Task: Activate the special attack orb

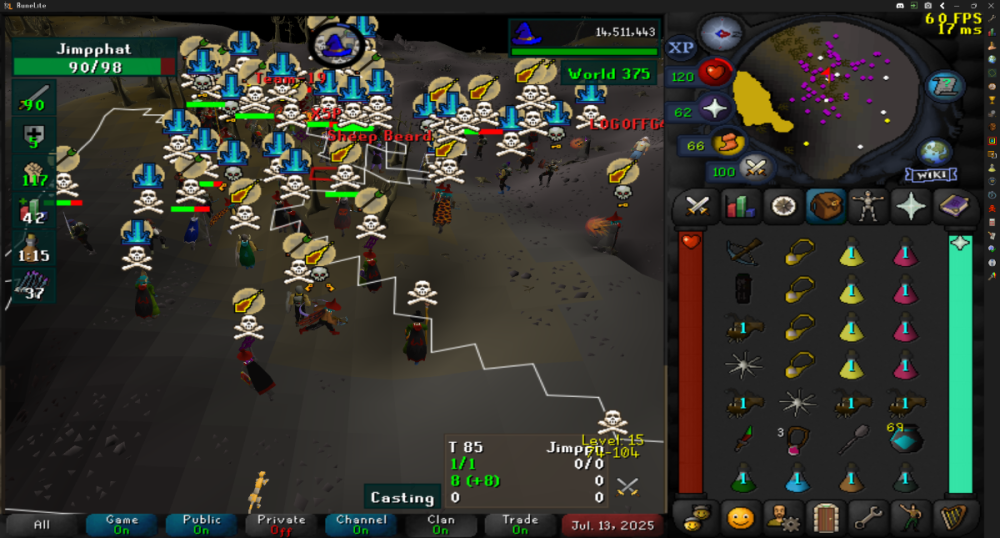Action: point(755,169)
